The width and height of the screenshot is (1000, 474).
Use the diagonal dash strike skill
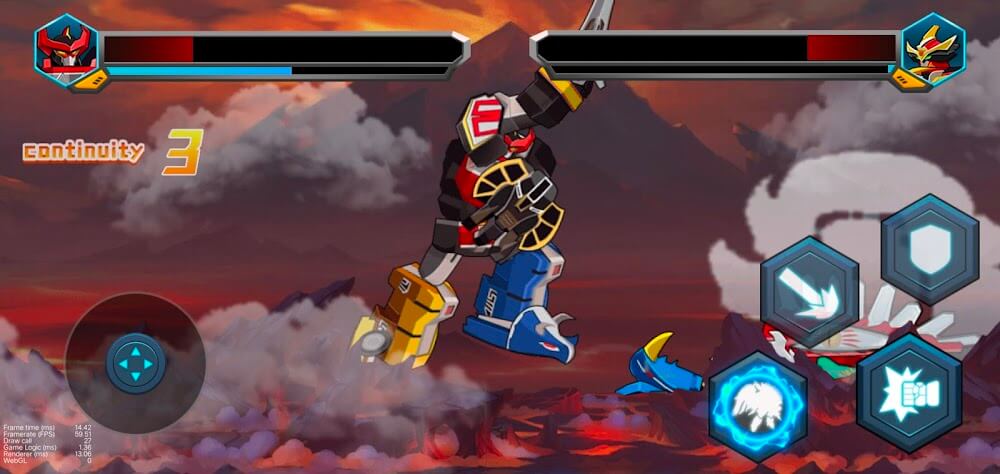(x=809, y=292)
